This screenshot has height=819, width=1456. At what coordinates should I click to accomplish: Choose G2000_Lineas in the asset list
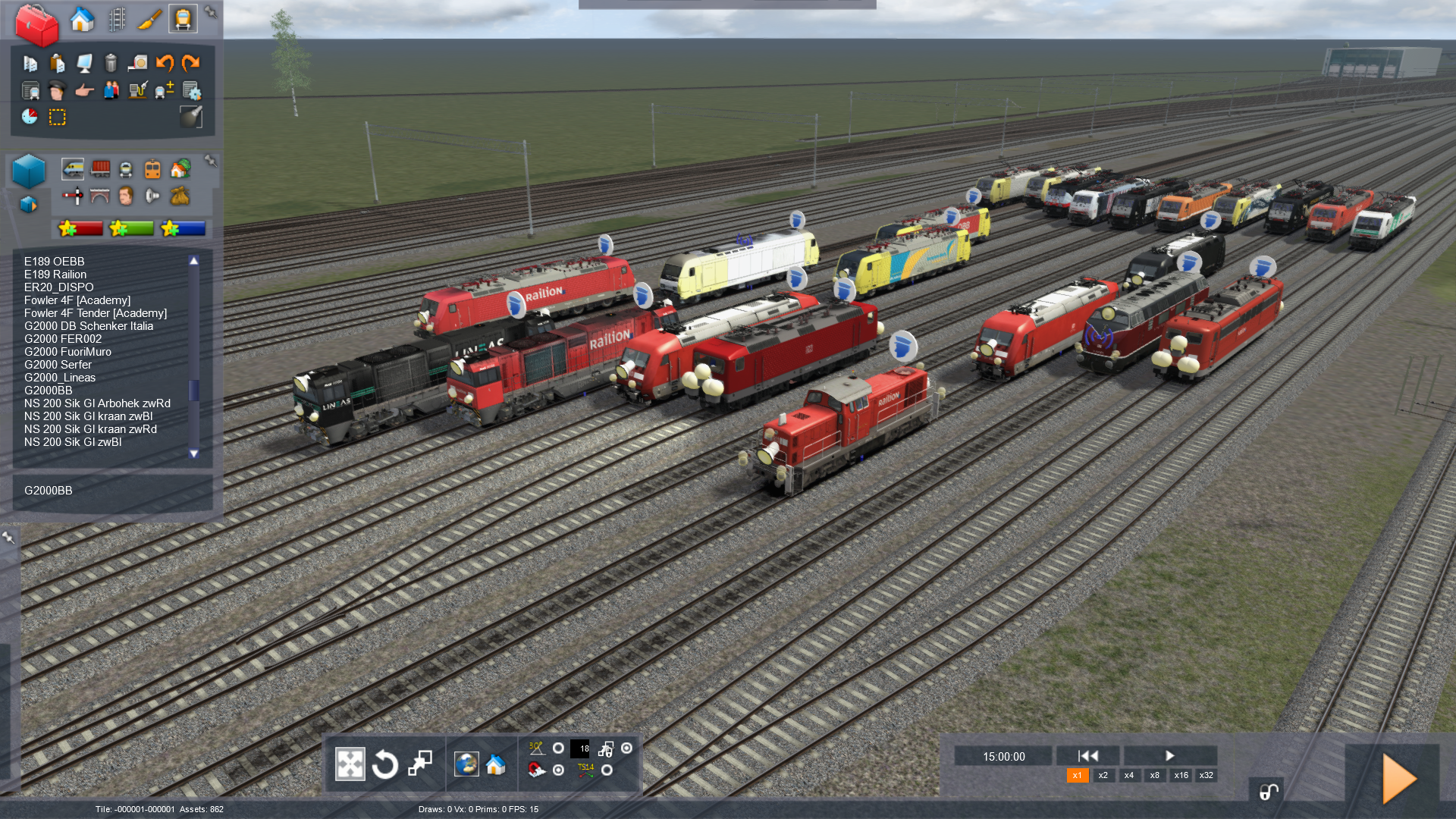(x=60, y=378)
